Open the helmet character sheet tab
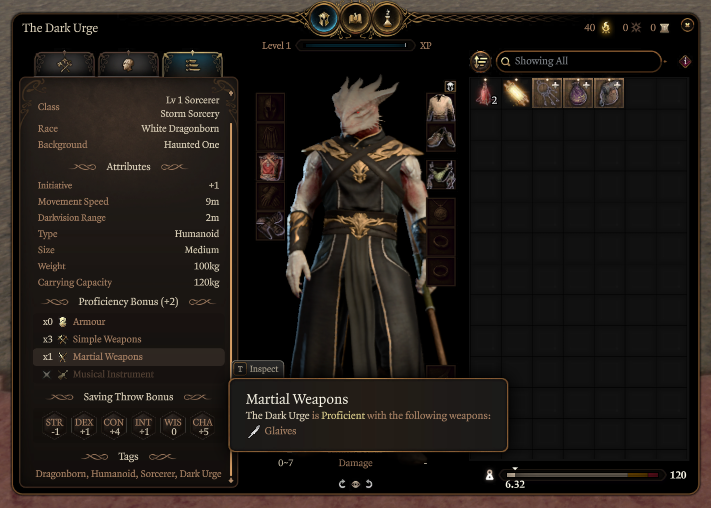Viewport: 711px width, 508px height. 325,17
